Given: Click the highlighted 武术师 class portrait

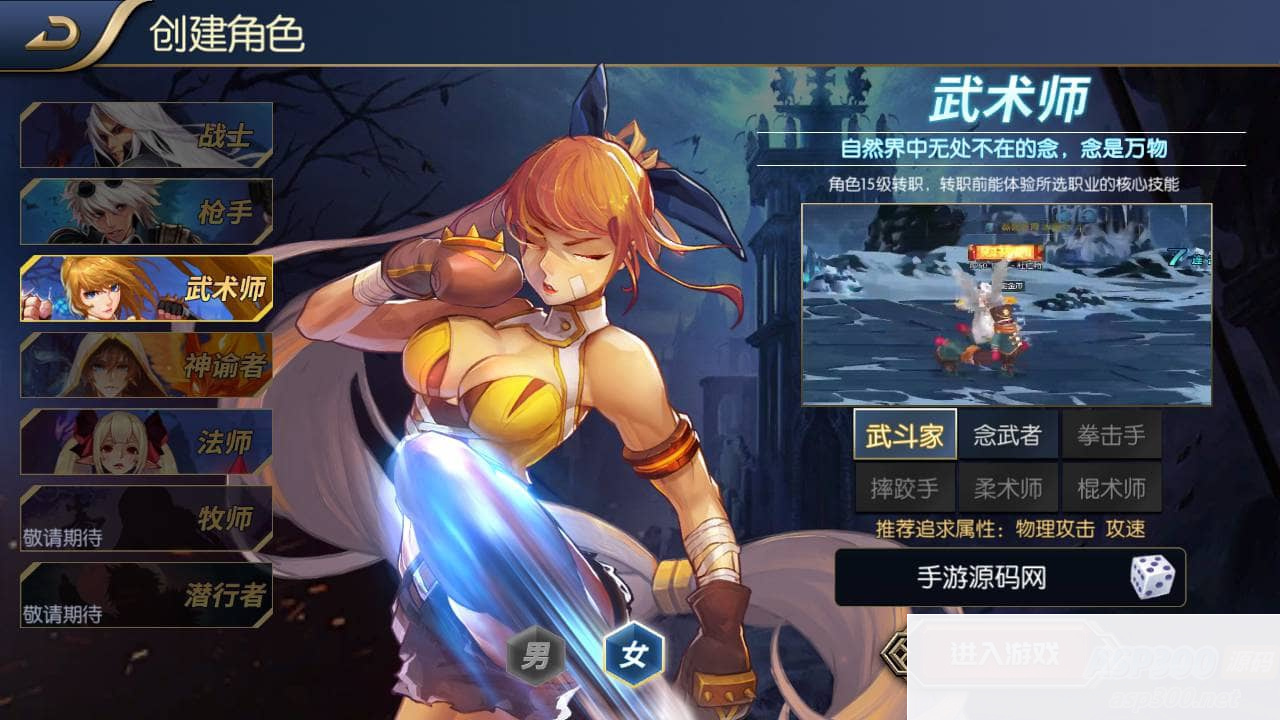Looking at the screenshot, I should pyautogui.click(x=145, y=288).
